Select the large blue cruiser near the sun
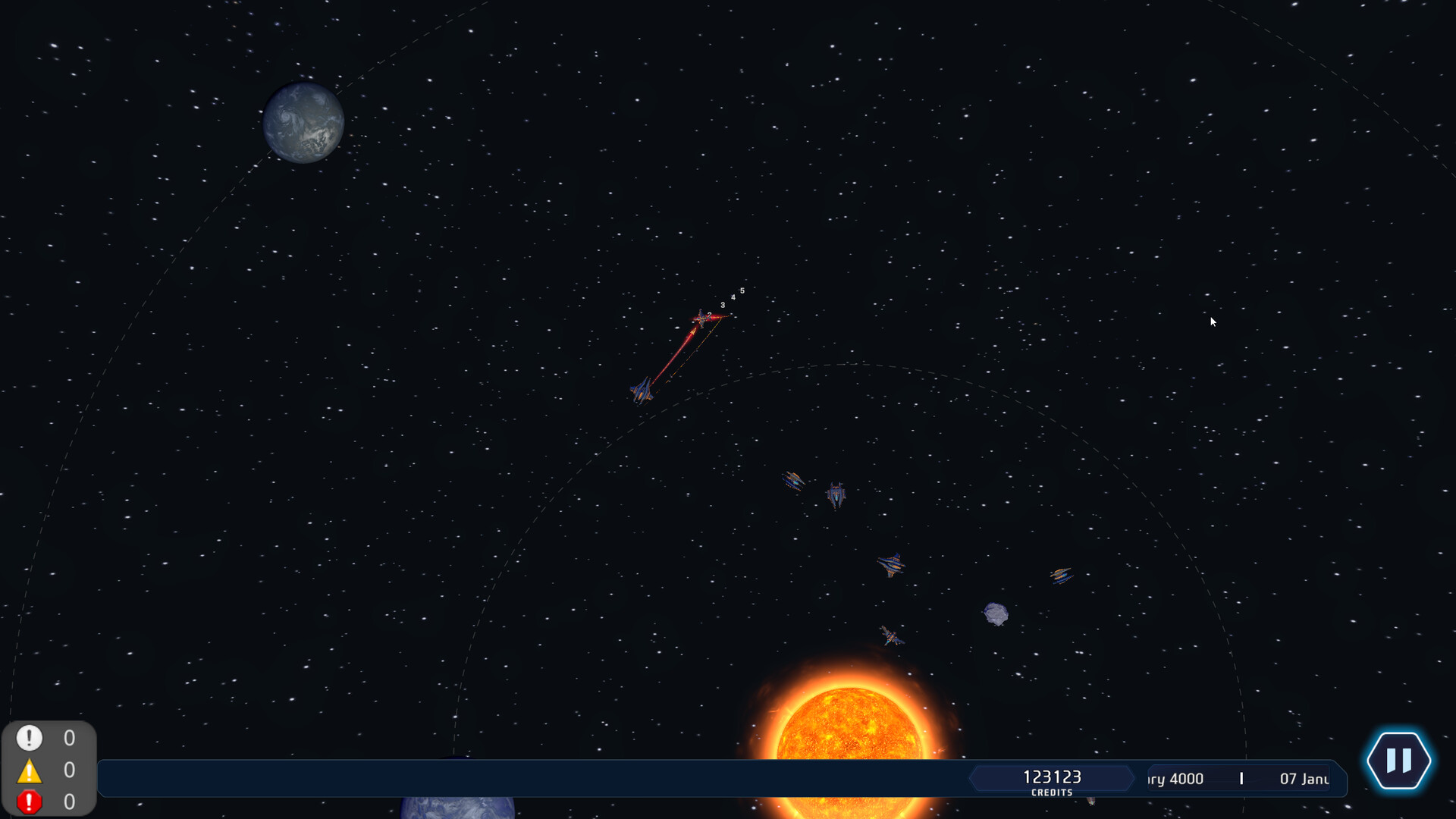The width and height of the screenshot is (1456, 819). pyautogui.click(x=891, y=637)
